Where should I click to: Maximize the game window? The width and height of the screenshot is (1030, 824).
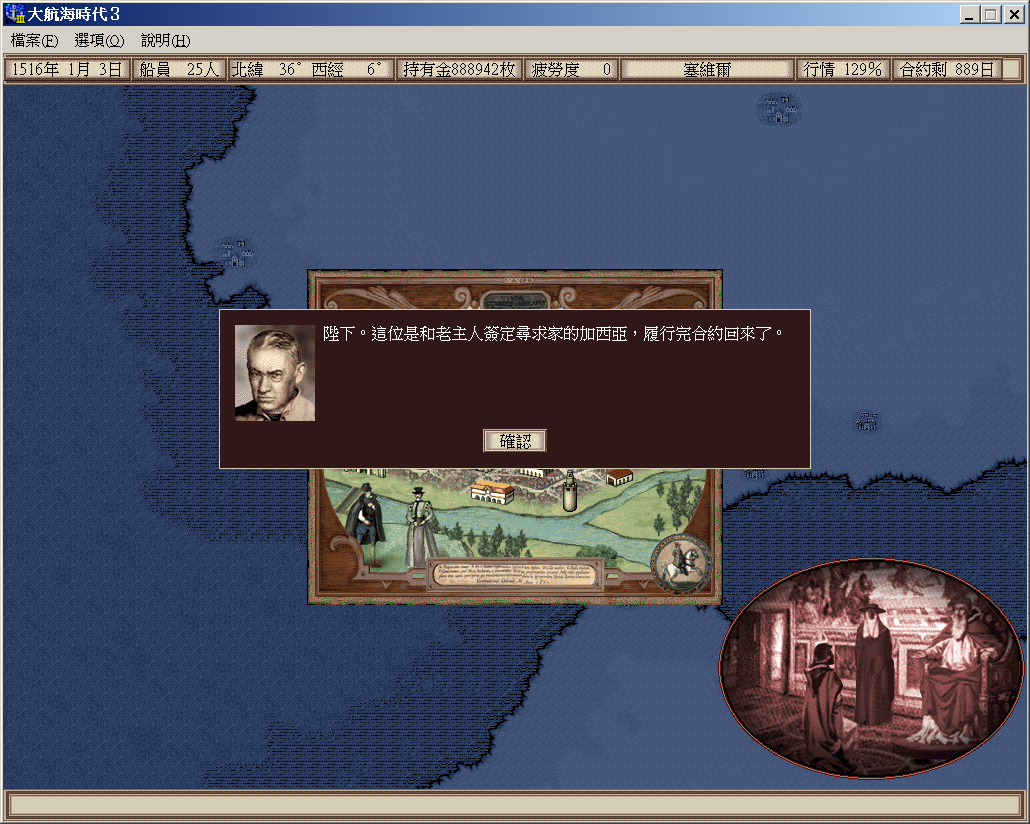pos(990,15)
